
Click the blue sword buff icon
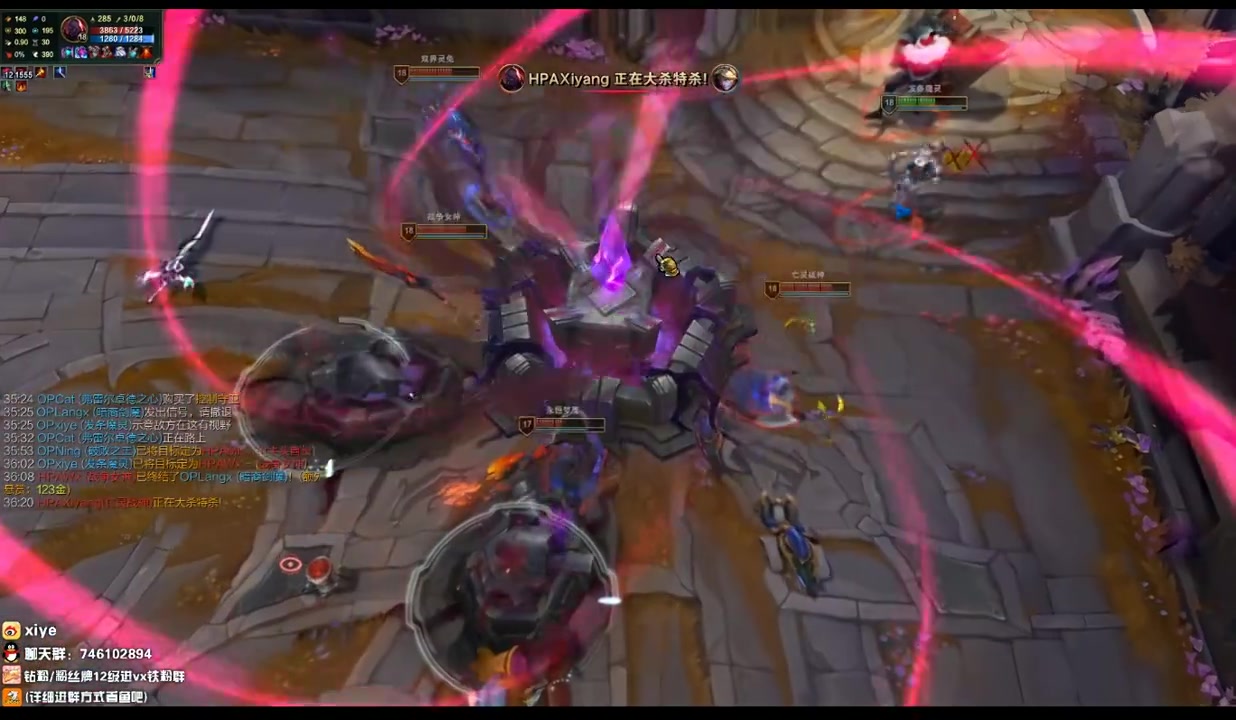pos(59,72)
